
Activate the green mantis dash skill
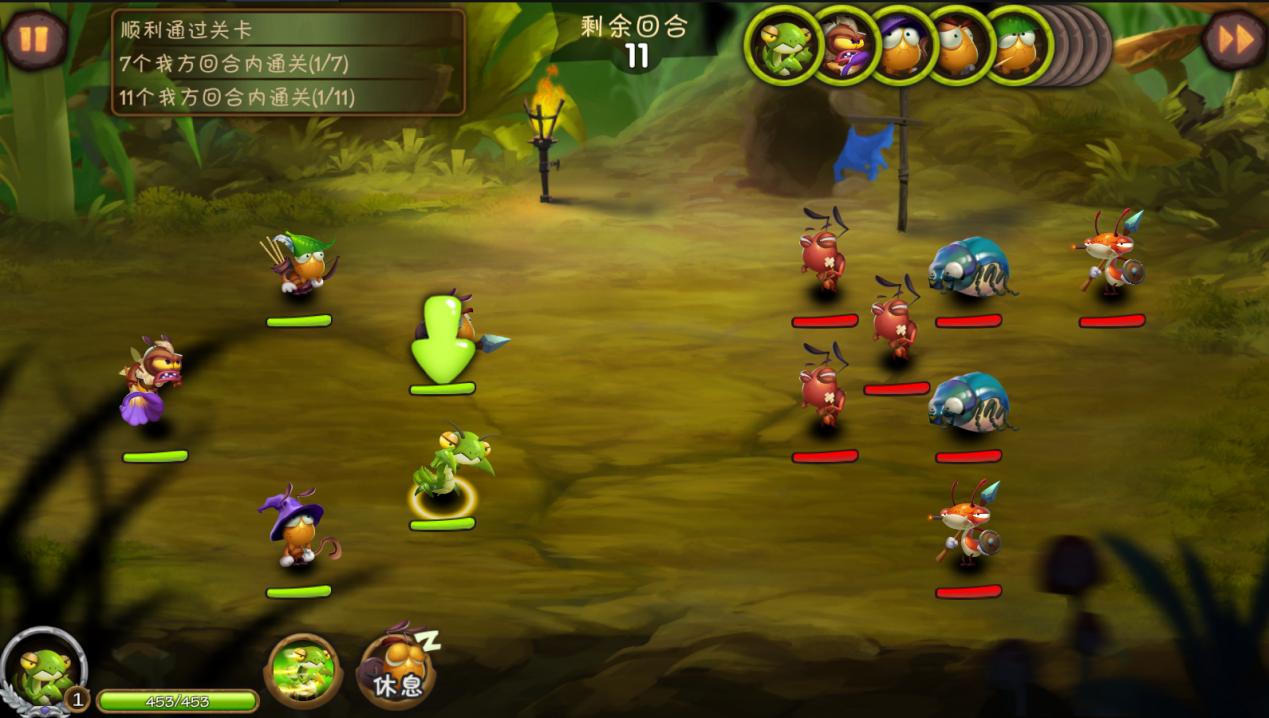(x=304, y=670)
